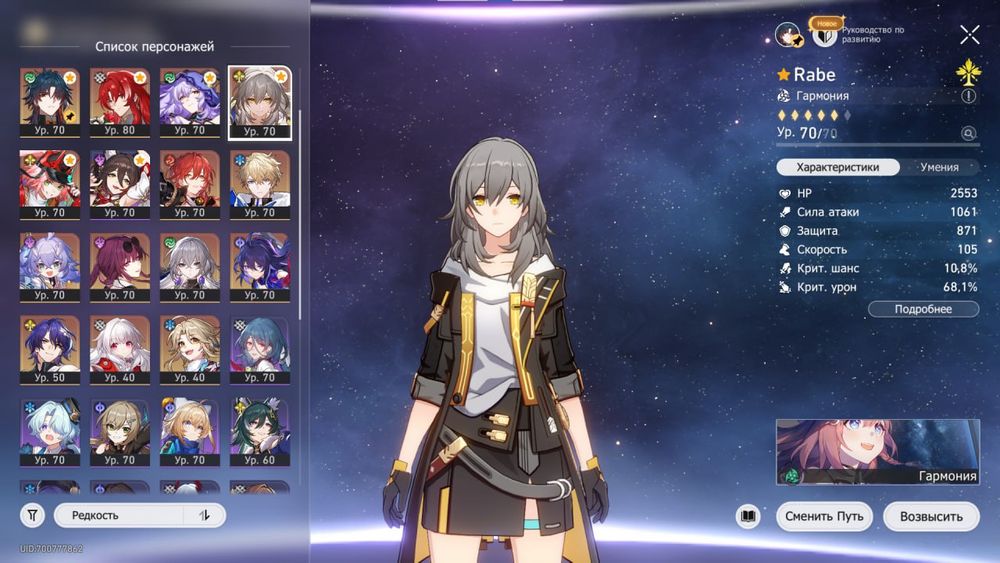Switch to the Умения tab
The image size is (1000, 563).
coord(939,167)
